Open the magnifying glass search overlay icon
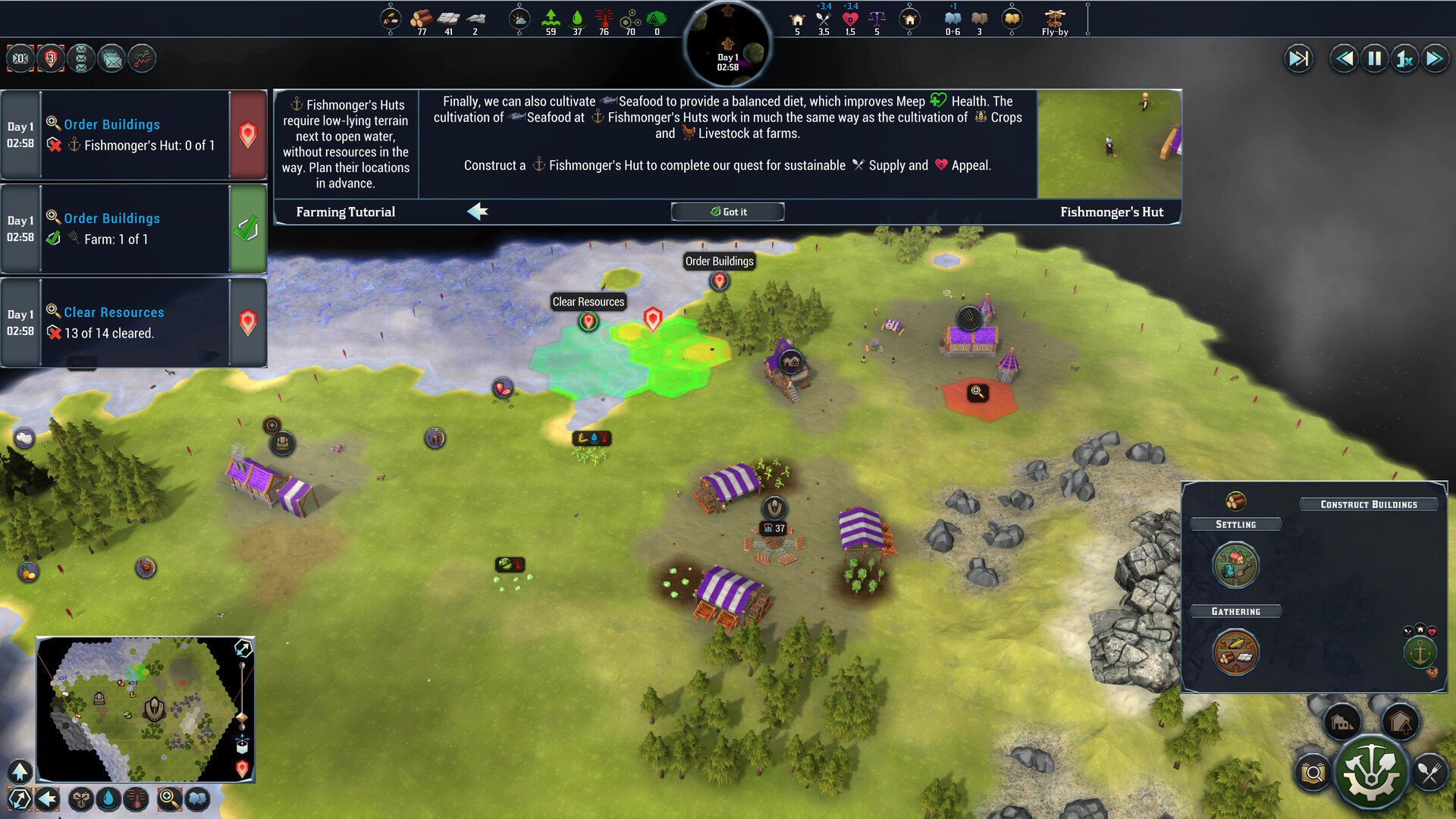The height and width of the screenshot is (819, 1456). click(168, 799)
